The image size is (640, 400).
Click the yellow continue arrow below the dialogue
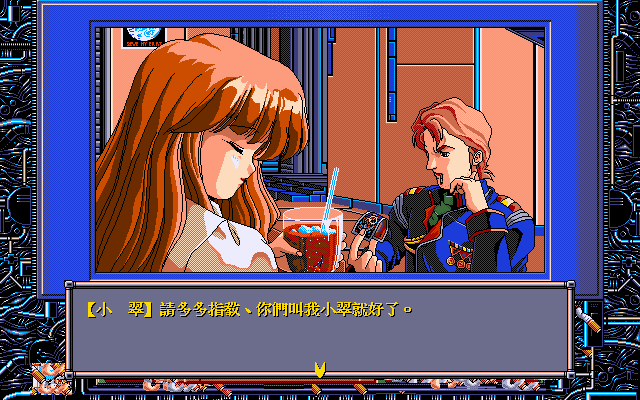point(319,370)
